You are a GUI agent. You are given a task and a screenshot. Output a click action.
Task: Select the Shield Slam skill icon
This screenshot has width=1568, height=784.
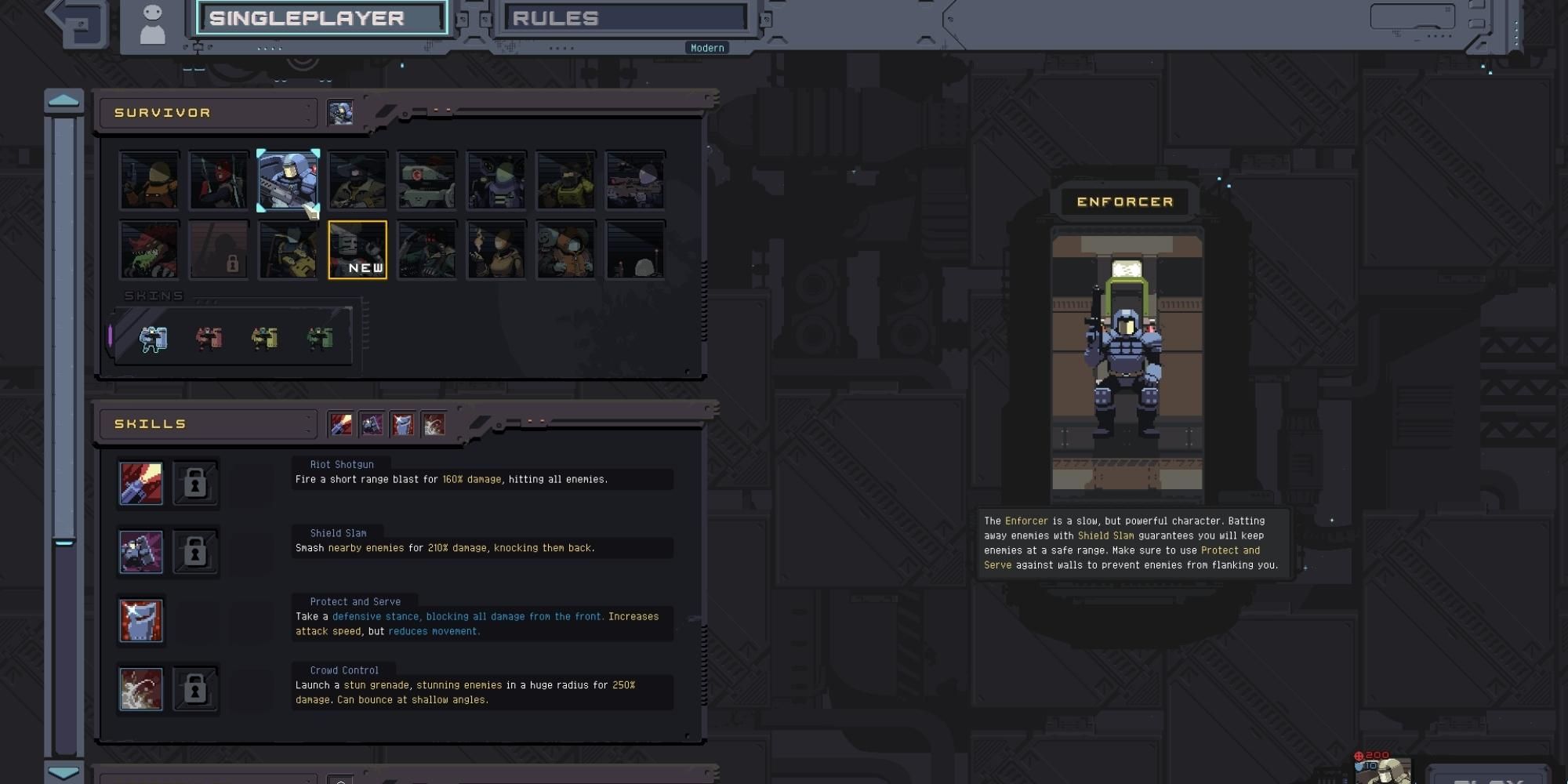[141, 552]
